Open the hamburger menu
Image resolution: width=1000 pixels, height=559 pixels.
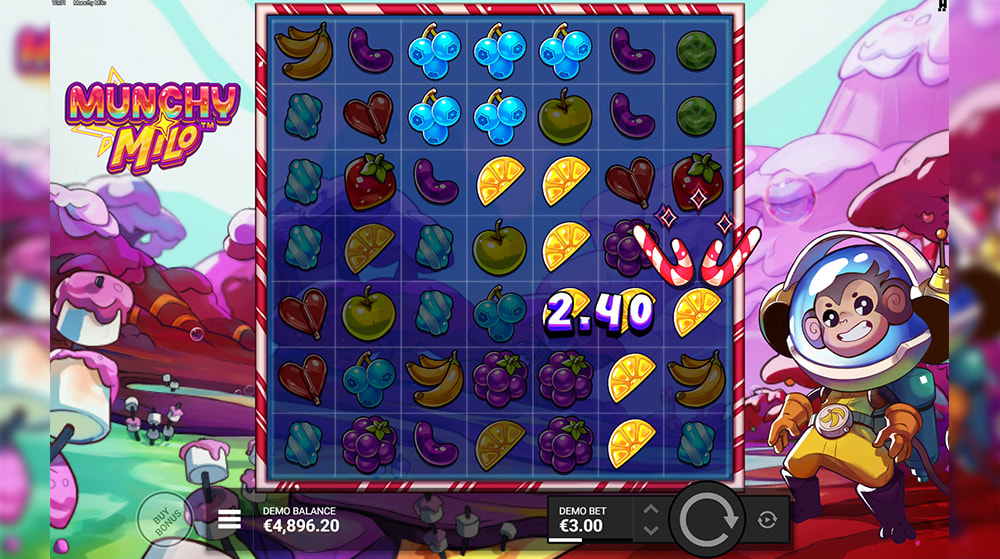[230, 518]
